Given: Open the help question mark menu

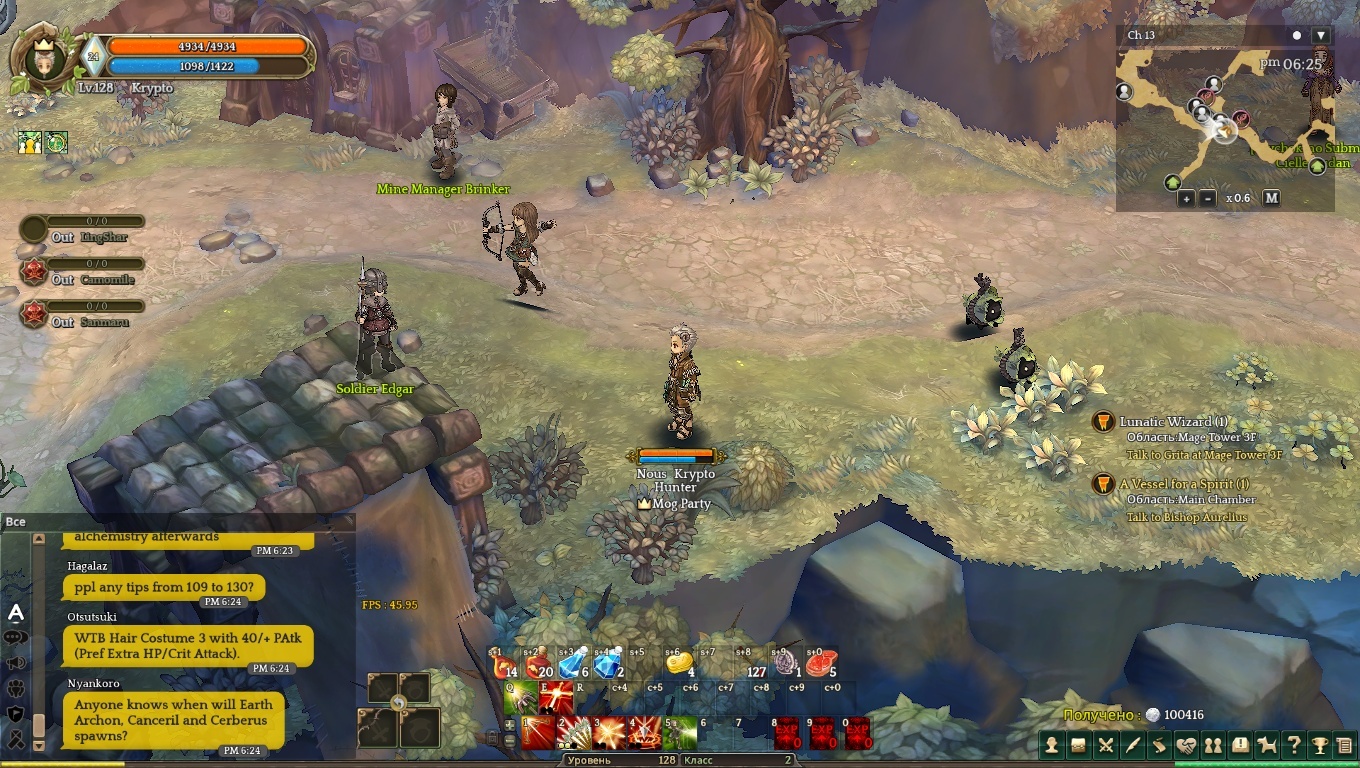Looking at the screenshot, I should (1294, 745).
